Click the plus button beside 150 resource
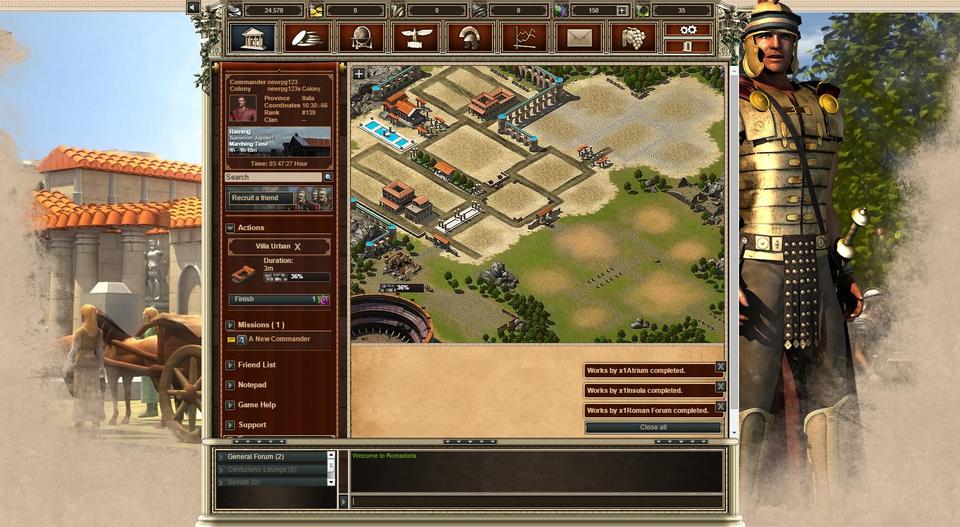The width and height of the screenshot is (960, 527). 622,11
